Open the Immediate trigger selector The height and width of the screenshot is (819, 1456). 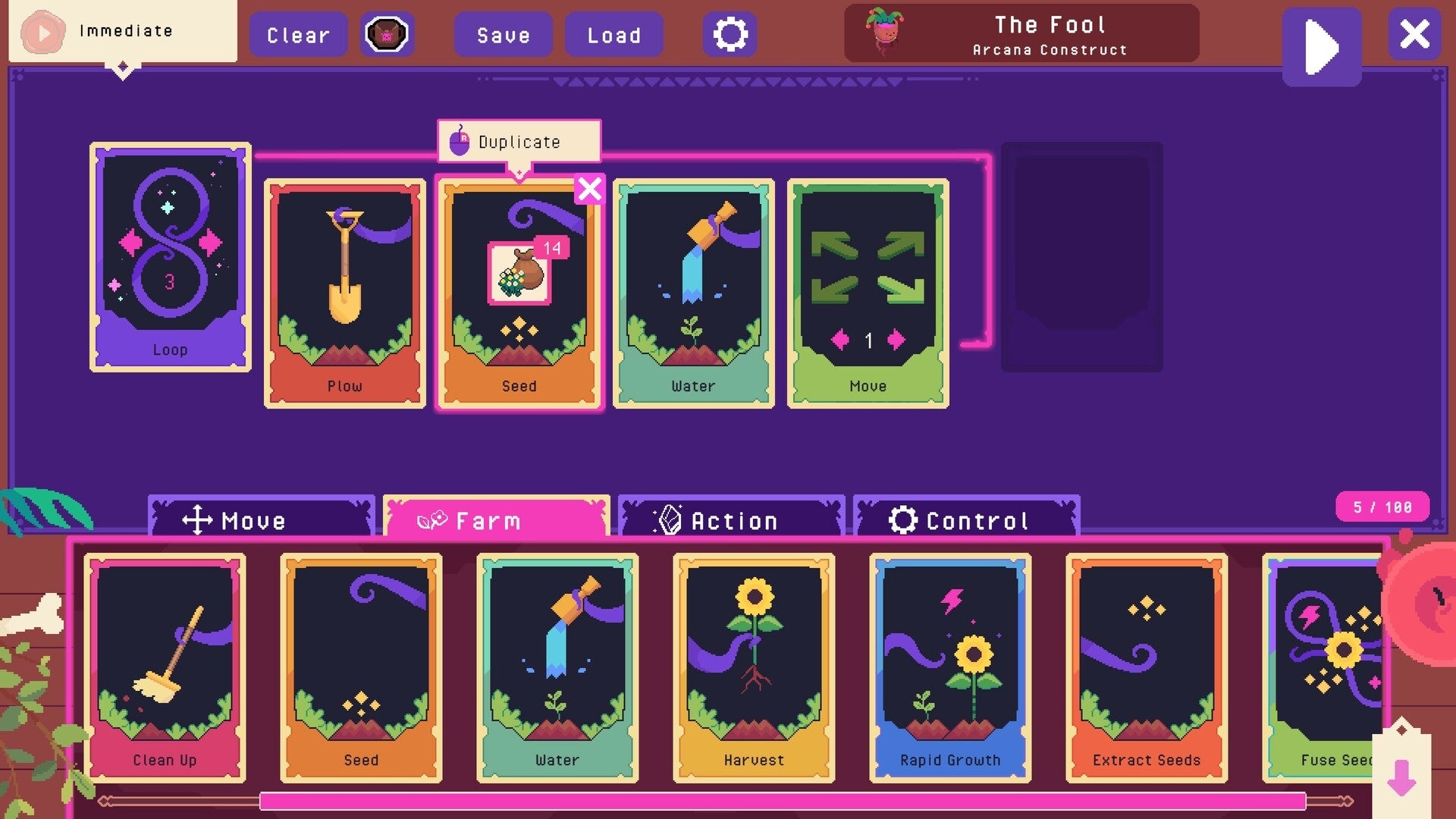coord(121,32)
